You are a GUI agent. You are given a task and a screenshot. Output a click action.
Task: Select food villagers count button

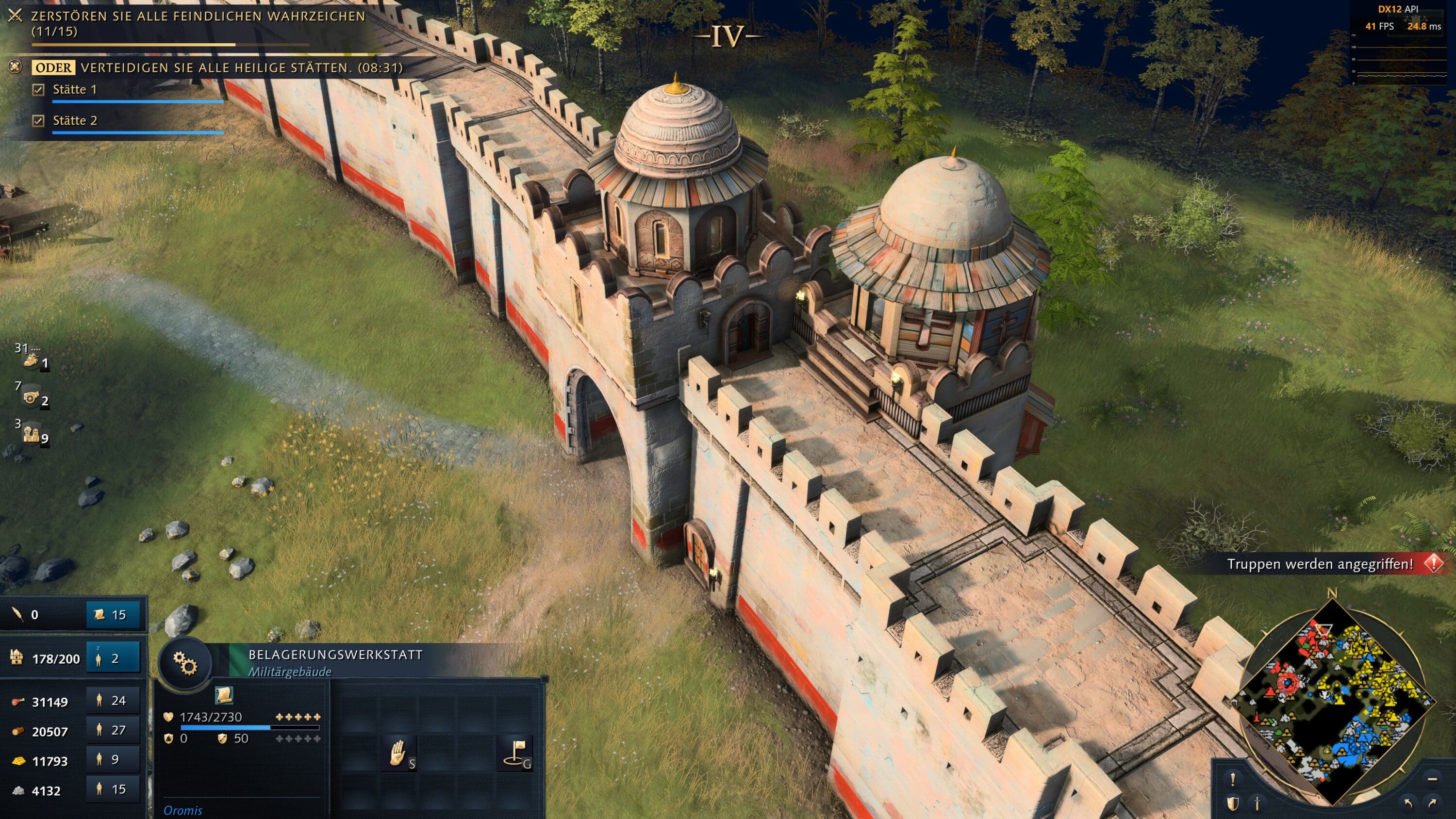tap(113, 701)
